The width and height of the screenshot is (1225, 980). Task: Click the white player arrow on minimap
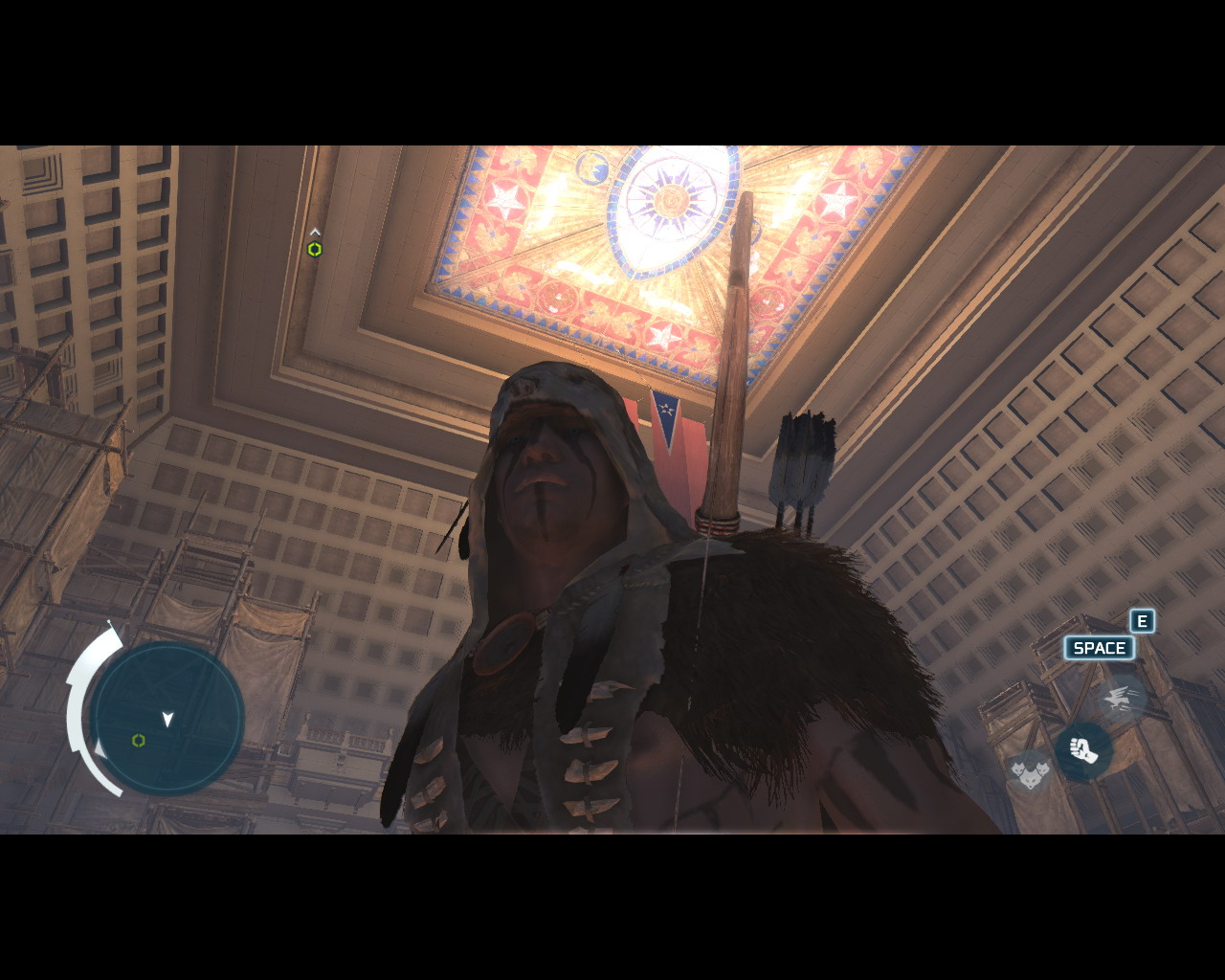coord(168,719)
